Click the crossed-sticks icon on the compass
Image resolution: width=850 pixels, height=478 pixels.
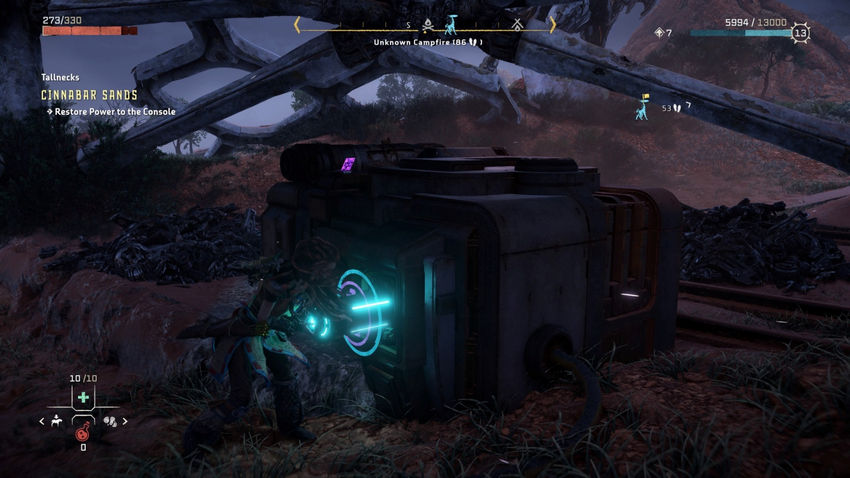pyautogui.click(x=517, y=24)
